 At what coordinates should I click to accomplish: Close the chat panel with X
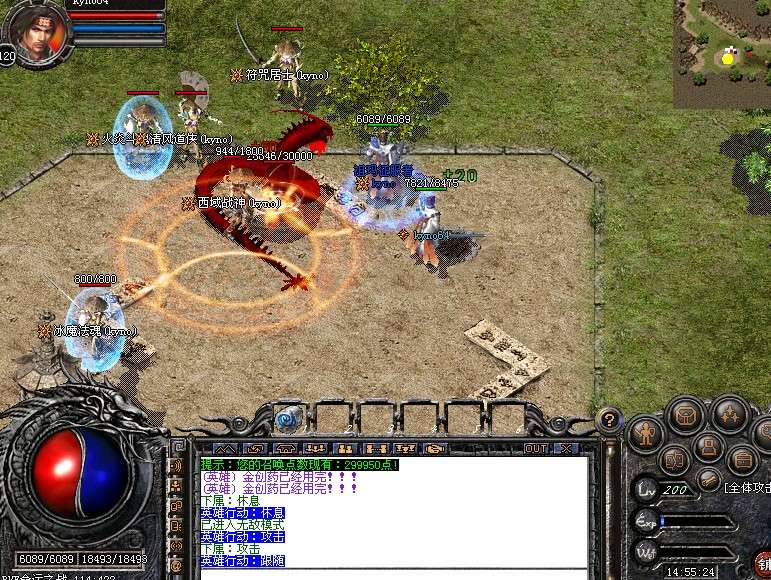click(x=566, y=448)
